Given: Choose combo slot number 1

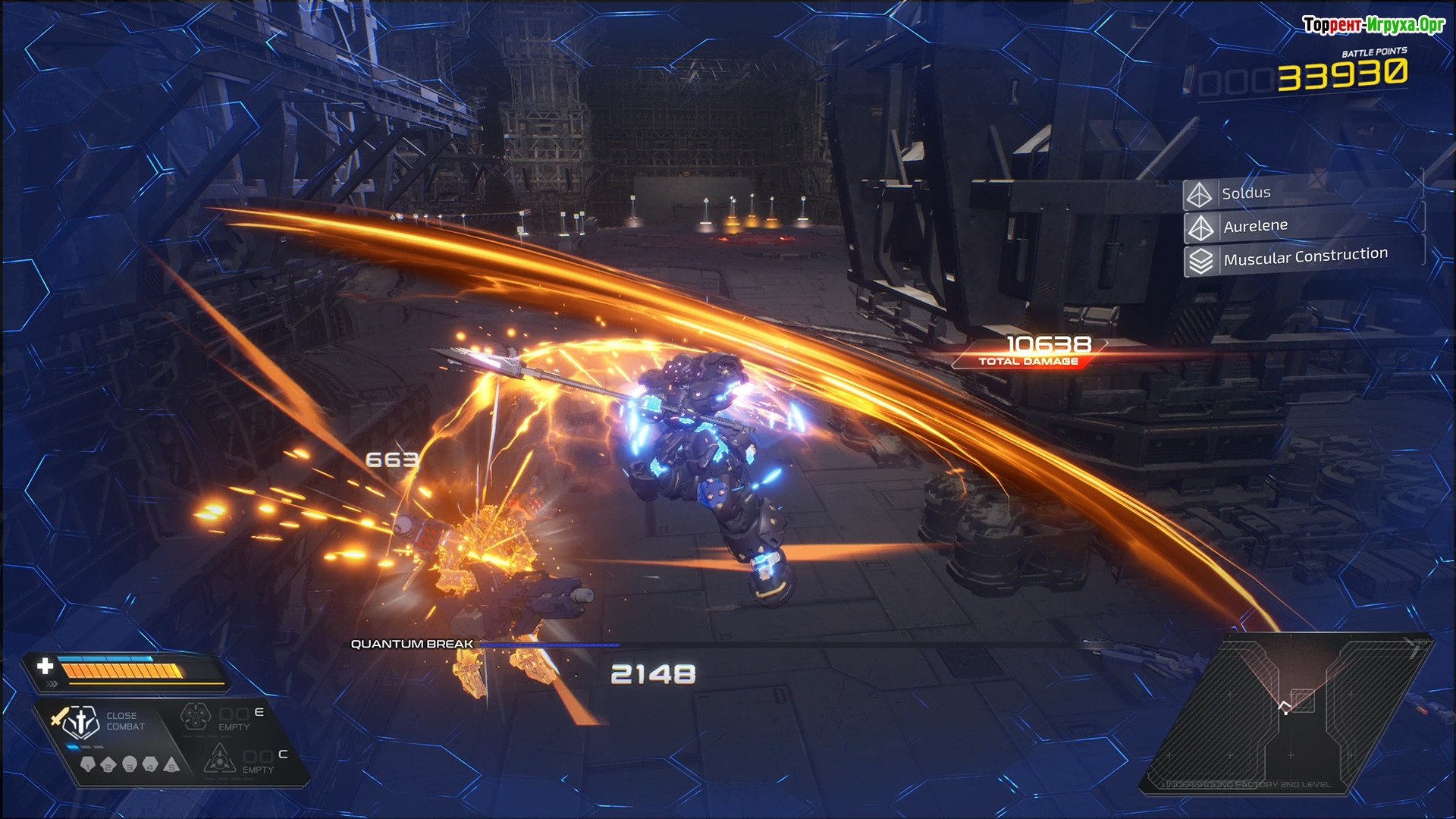Looking at the screenshot, I should (x=88, y=764).
